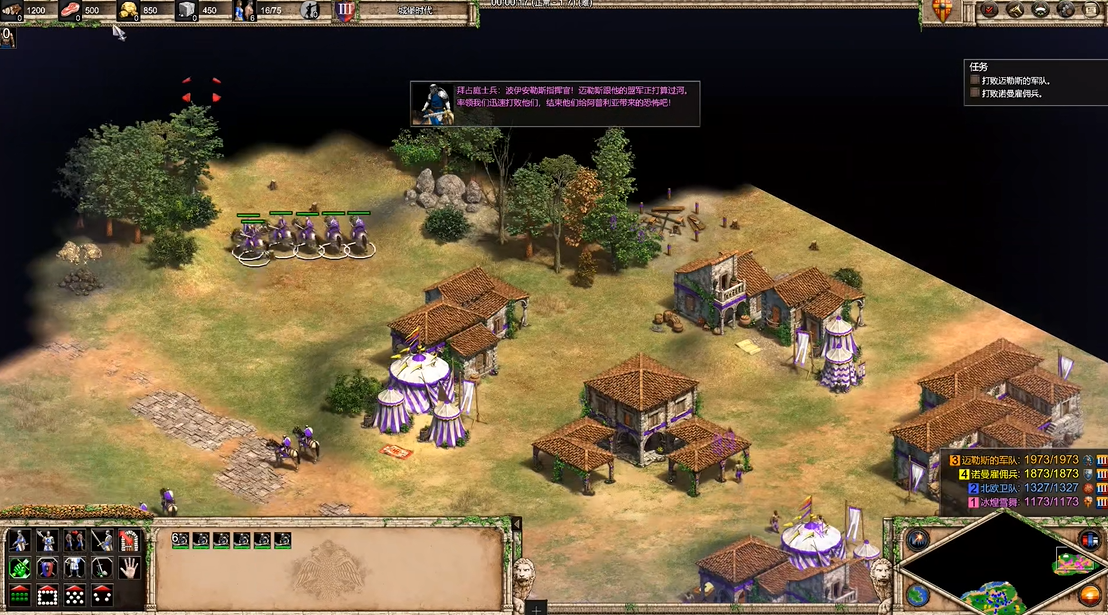Click the Castle Age banner icon
This screenshot has height=615, width=1108.
(x=344, y=11)
